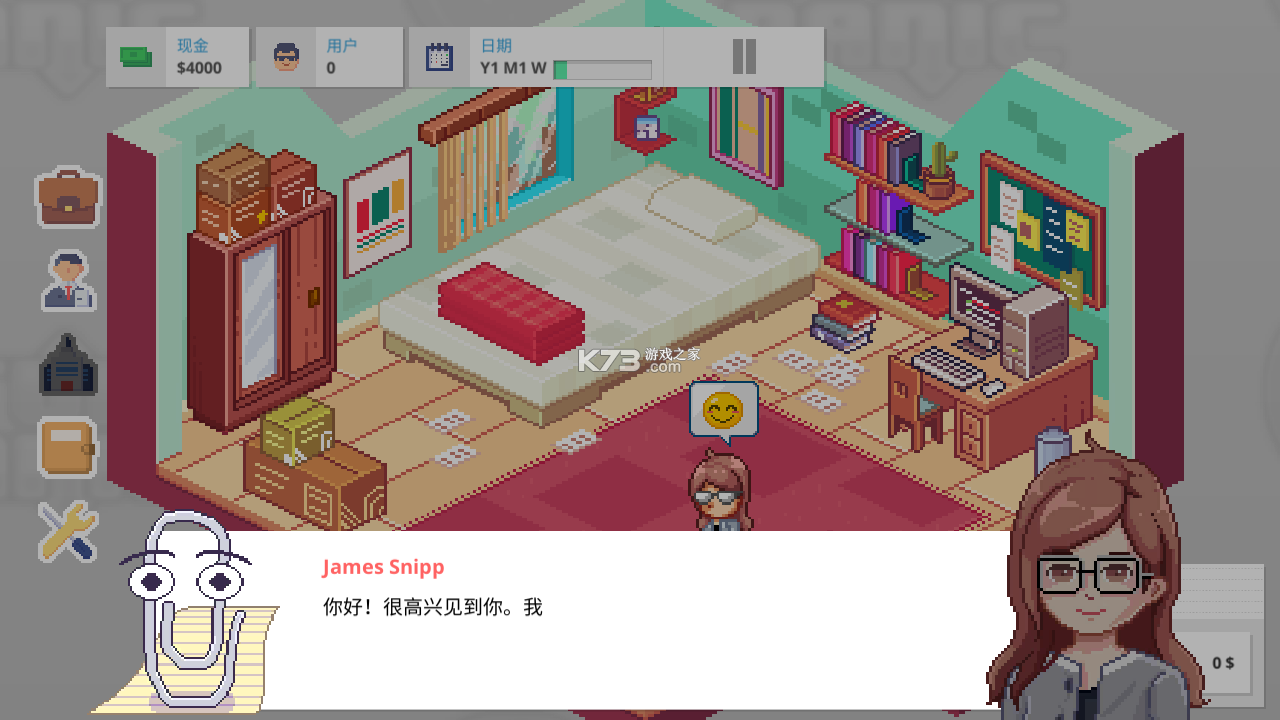Viewport: 1280px width, 720px height.
Task: Open the users panel
Action: (x=329, y=57)
